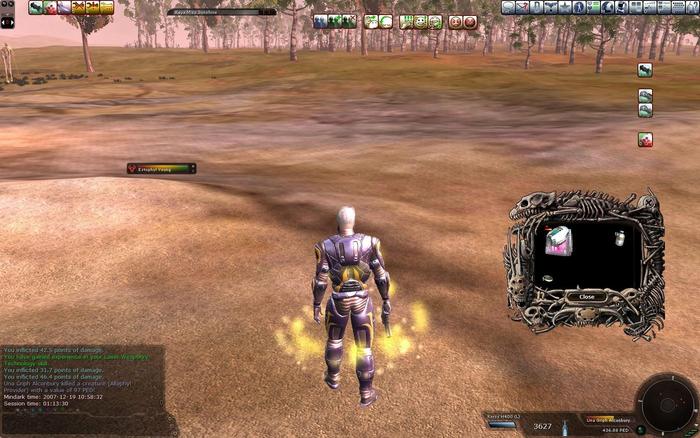Select the pink-white box loot item
The width and height of the screenshot is (700, 438).
[x=557, y=239]
